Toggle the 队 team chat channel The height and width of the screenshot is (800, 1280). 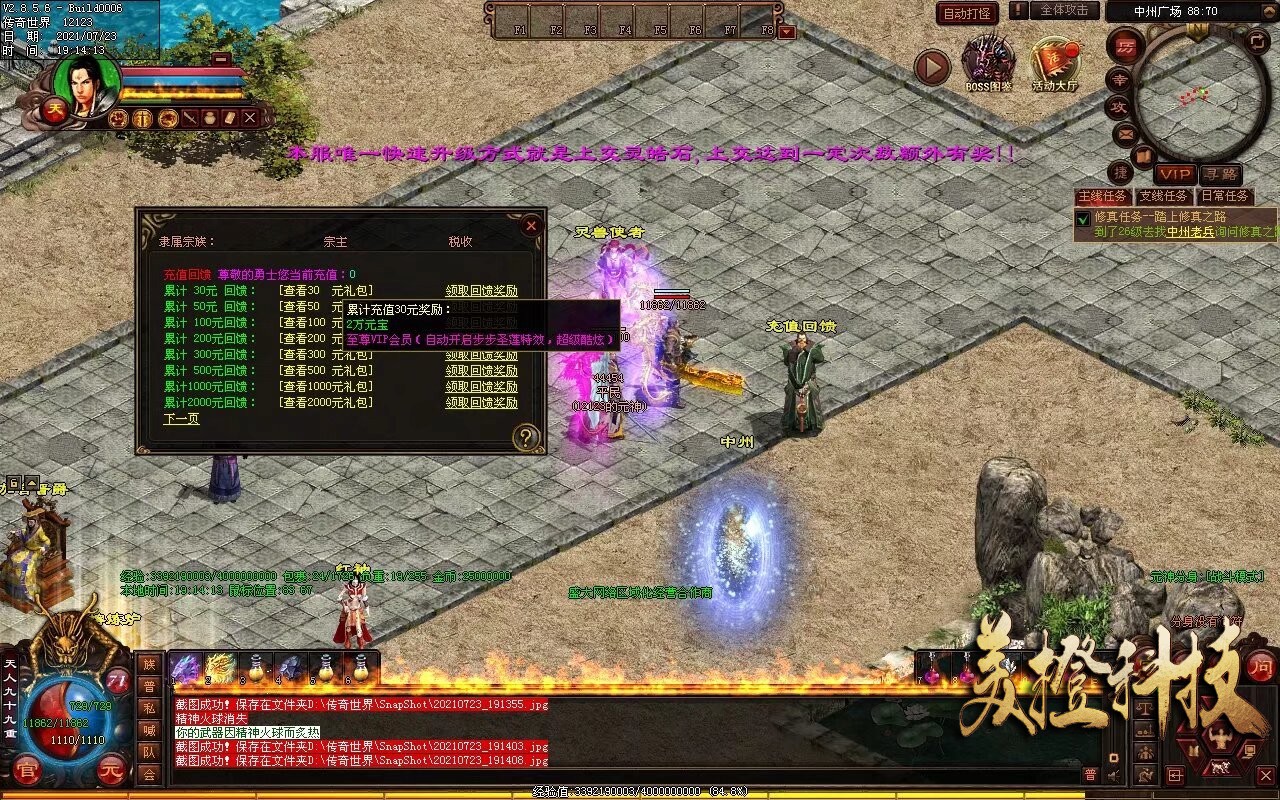click(x=148, y=752)
